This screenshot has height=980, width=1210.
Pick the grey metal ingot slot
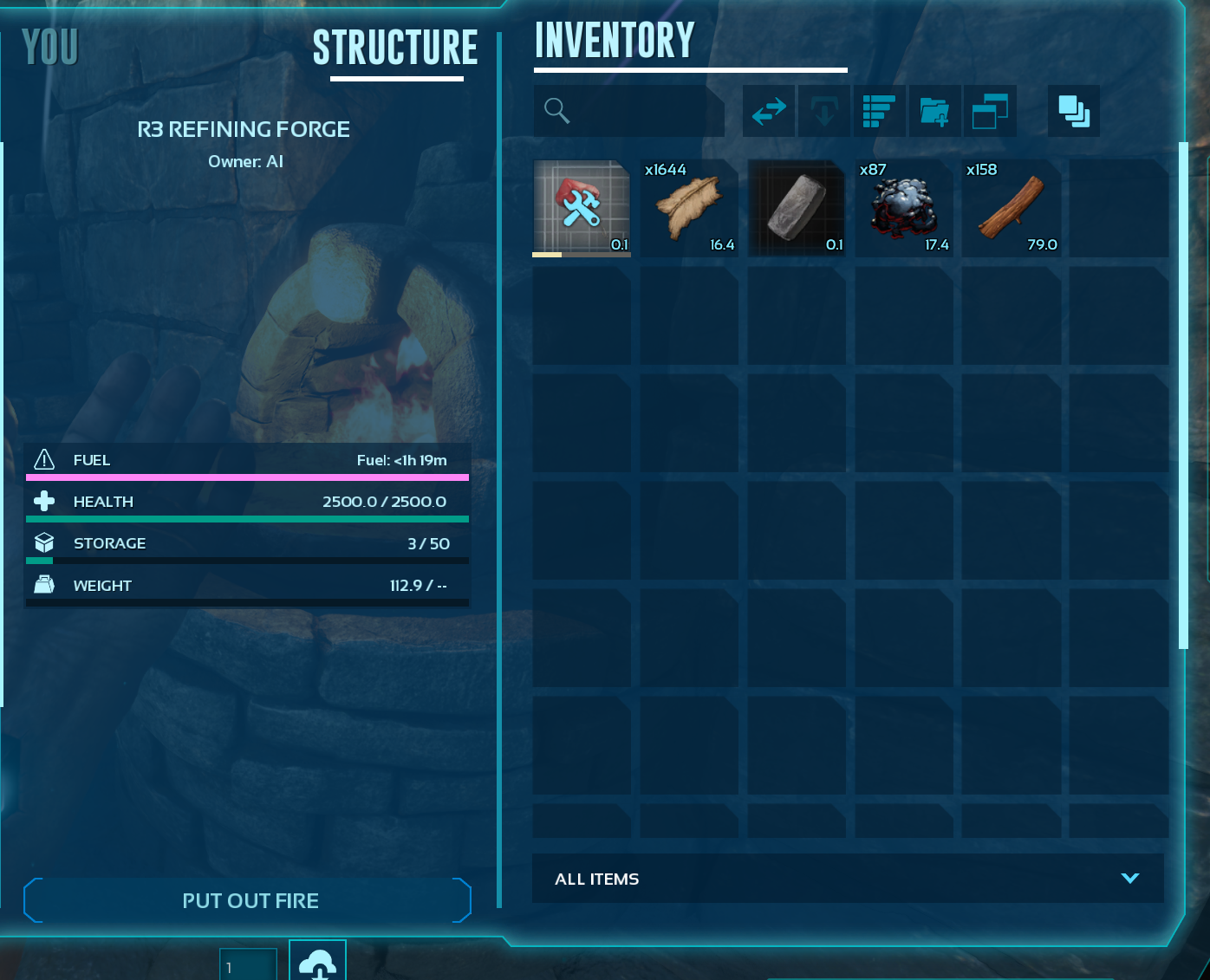[x=797, y=208]
